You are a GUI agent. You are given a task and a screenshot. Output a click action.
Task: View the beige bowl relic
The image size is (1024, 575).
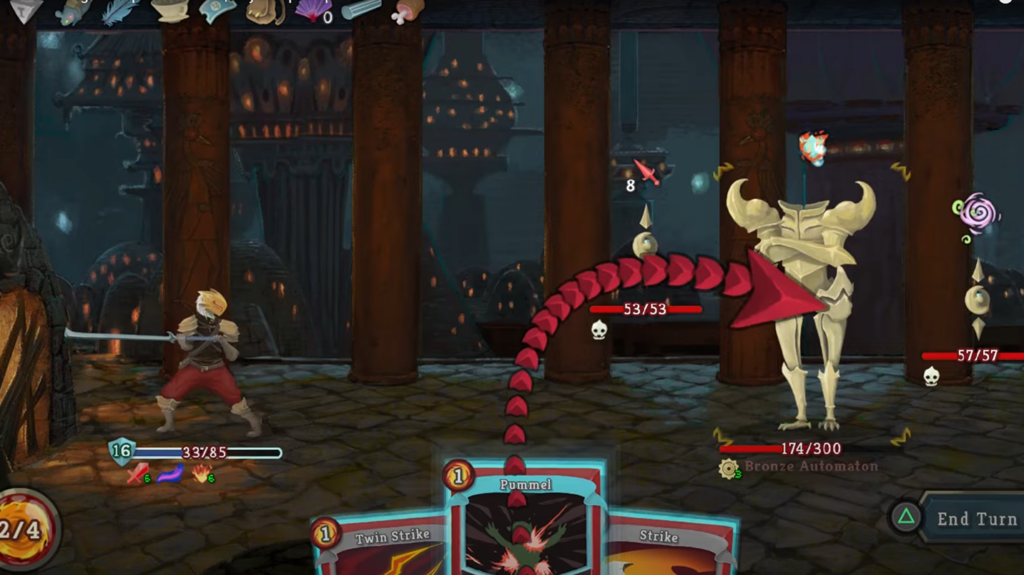pos(170,10)
